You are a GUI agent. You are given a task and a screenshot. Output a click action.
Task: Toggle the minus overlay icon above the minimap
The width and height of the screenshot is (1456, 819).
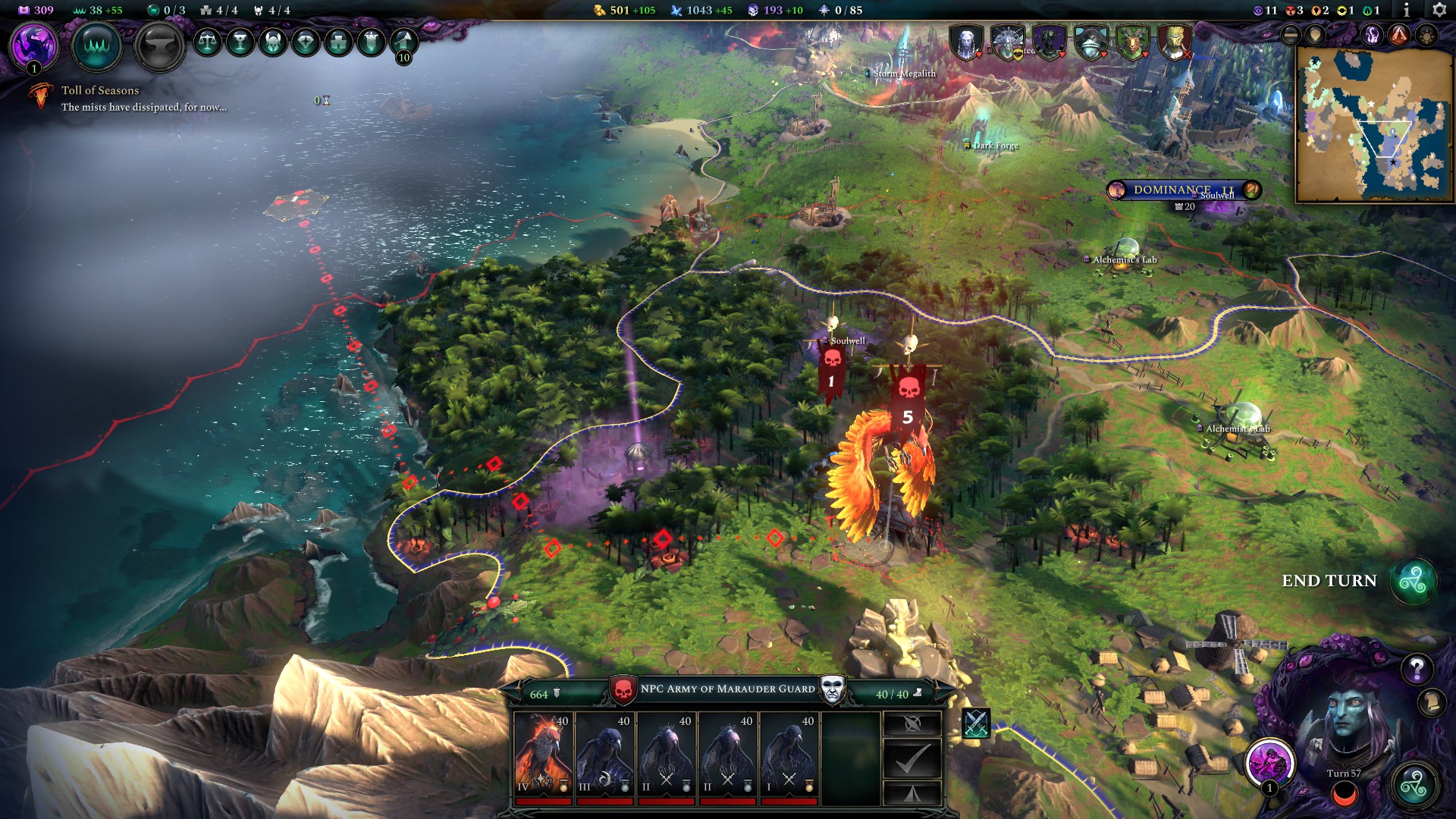pos(1290,35)
